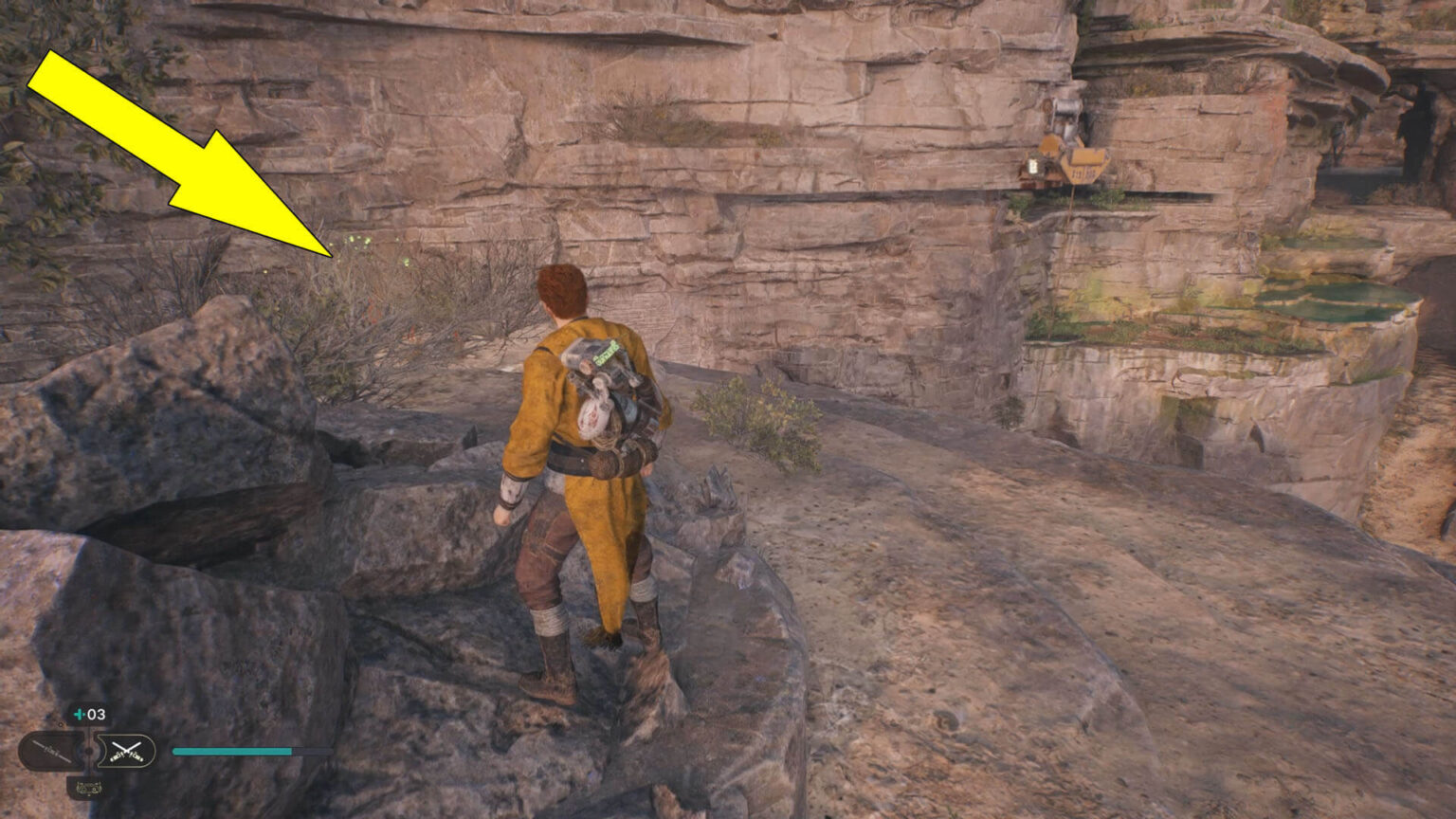The height and width of the screenshot is (819, 1456).
Task: Use the stim canister slot showing 03
Action: tap(89, 715)
